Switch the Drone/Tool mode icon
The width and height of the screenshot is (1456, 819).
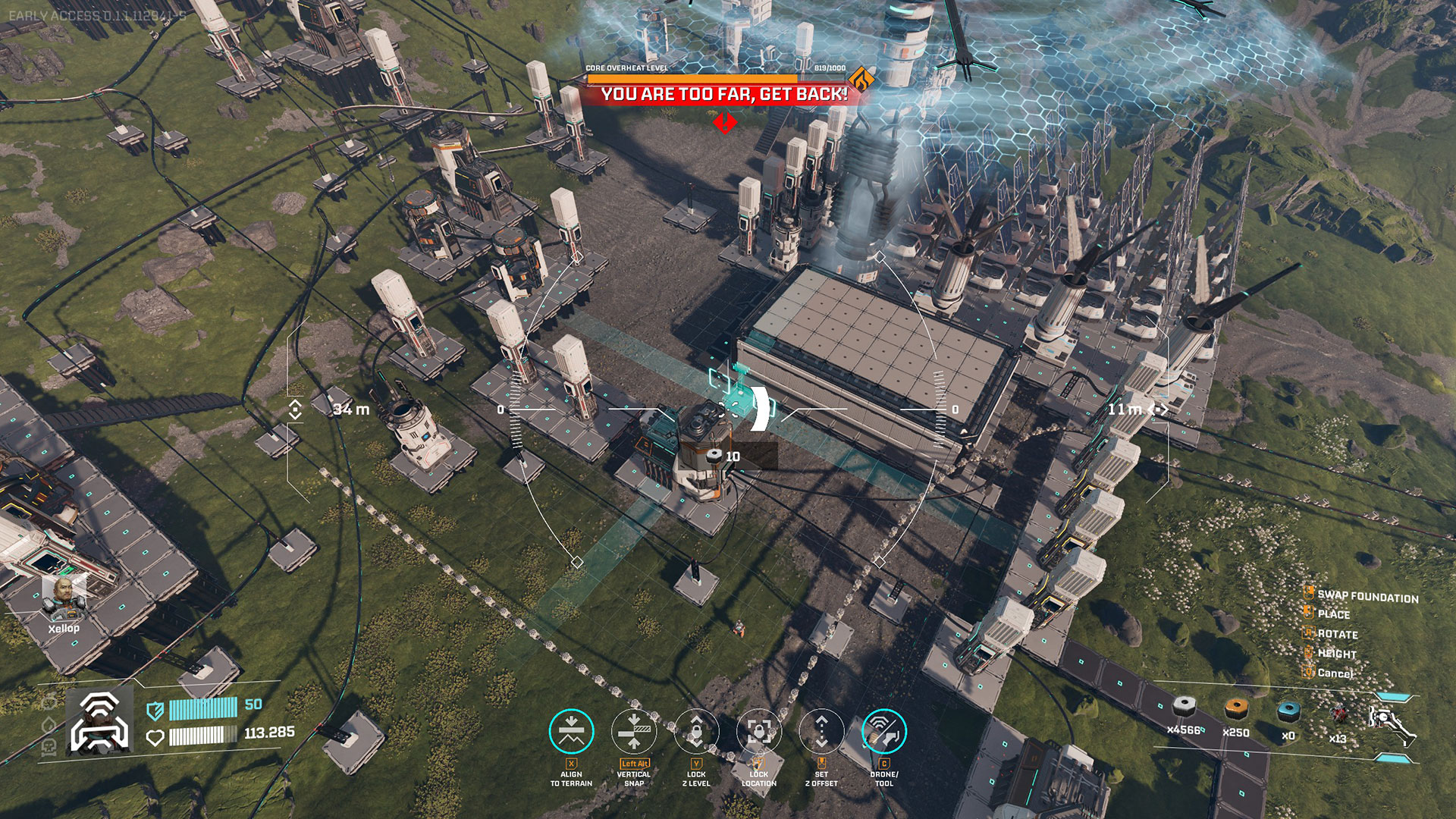pyautogui.click(x=884, y=731)
